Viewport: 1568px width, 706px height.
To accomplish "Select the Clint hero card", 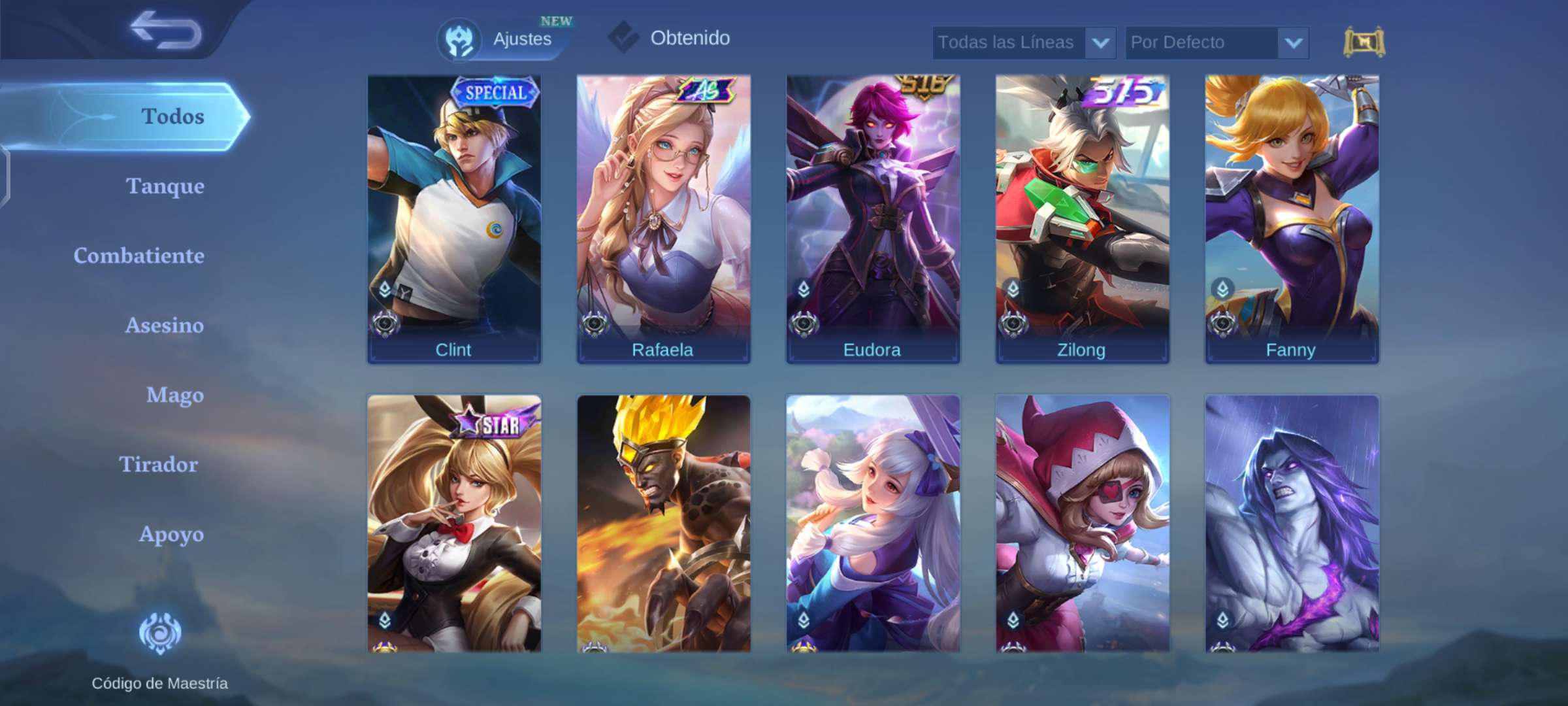I will tap(454, 219).
